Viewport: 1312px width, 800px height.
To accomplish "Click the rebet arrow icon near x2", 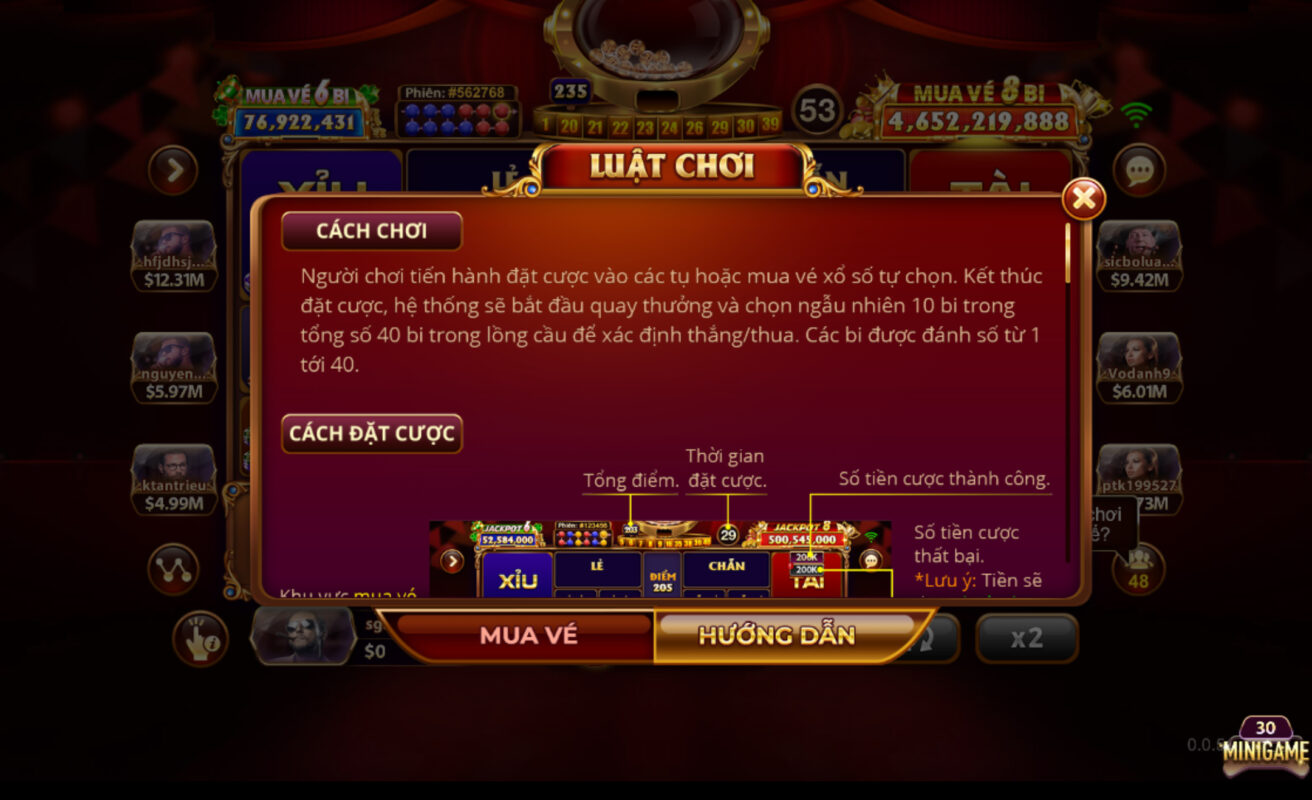I will [930, 640].
